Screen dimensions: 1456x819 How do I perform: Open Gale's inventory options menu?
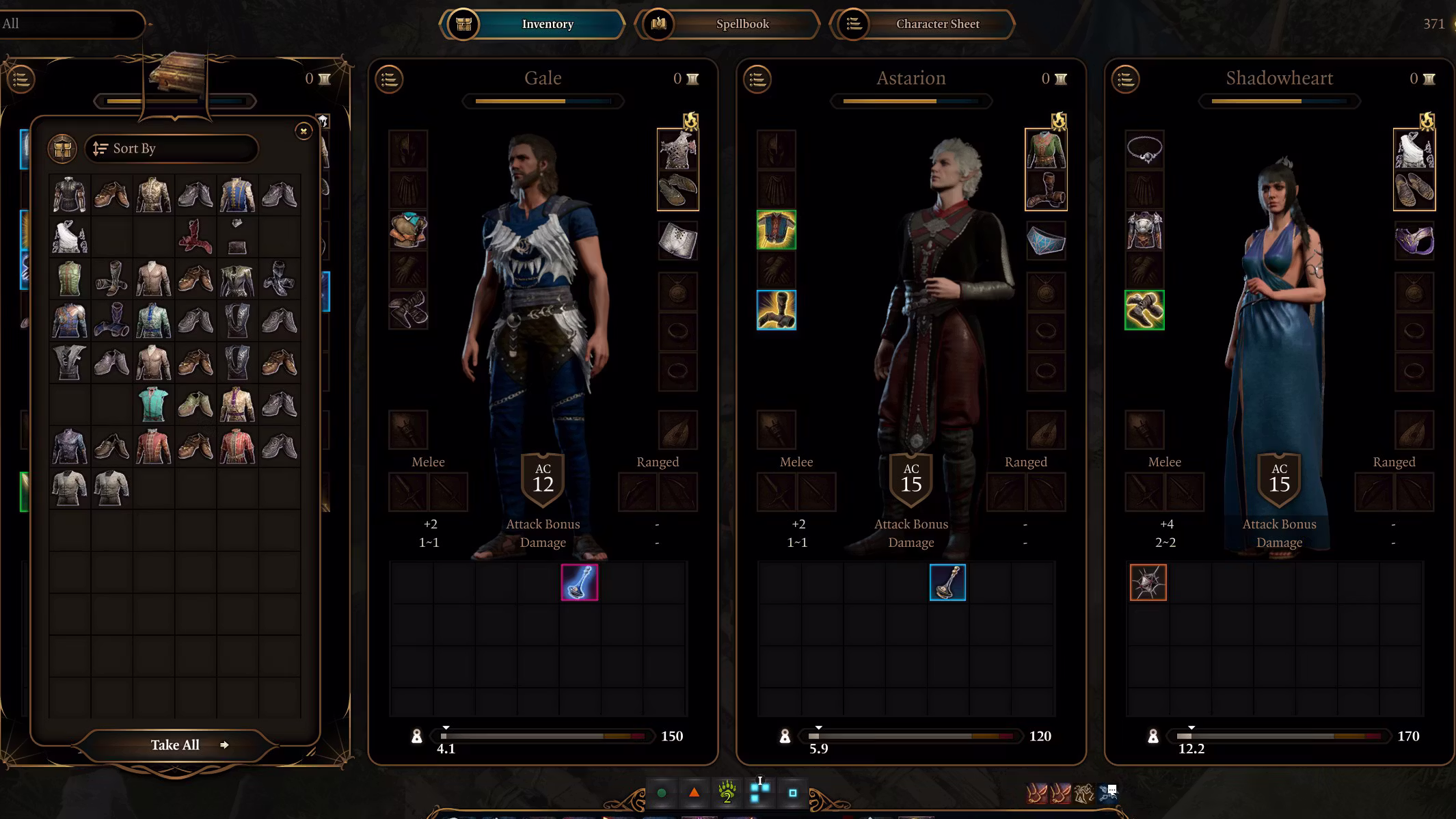[x=389, y=79]
